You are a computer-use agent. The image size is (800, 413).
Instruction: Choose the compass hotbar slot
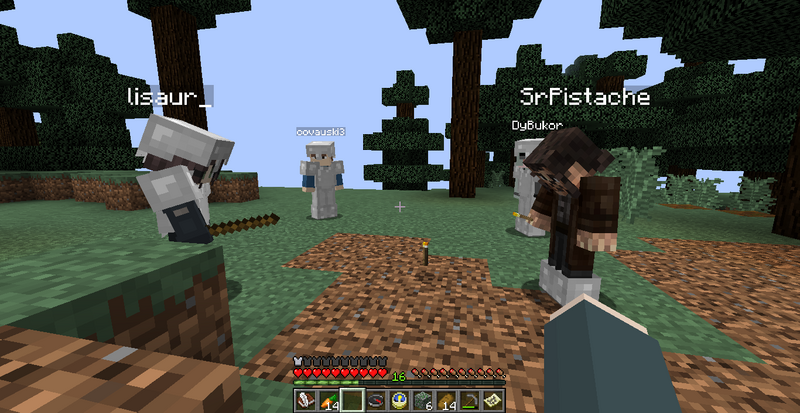point(374,400)
